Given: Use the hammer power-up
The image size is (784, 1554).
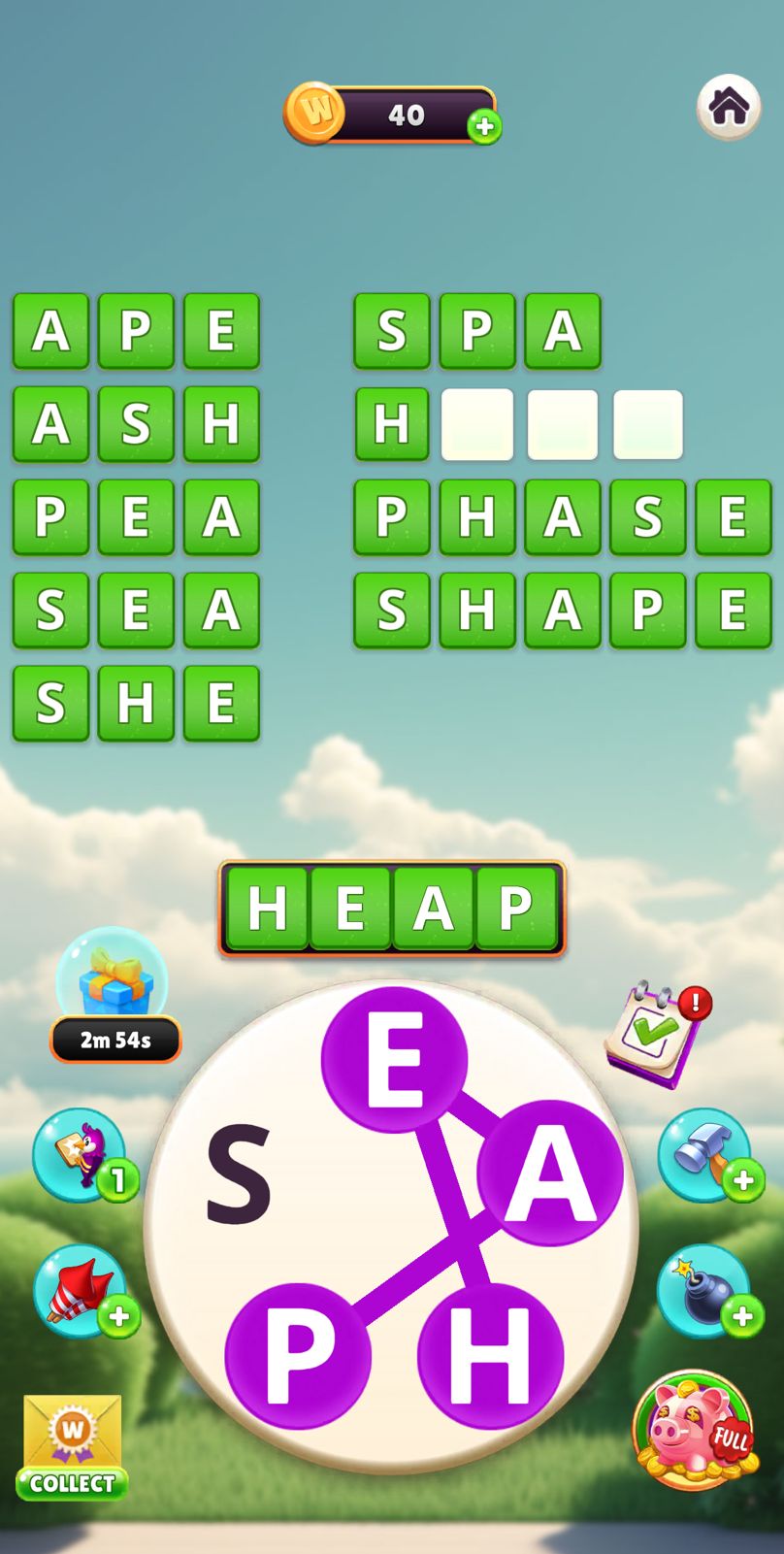Looking at the screenshot, I should pyautogui.click(x=705, y=1155).
